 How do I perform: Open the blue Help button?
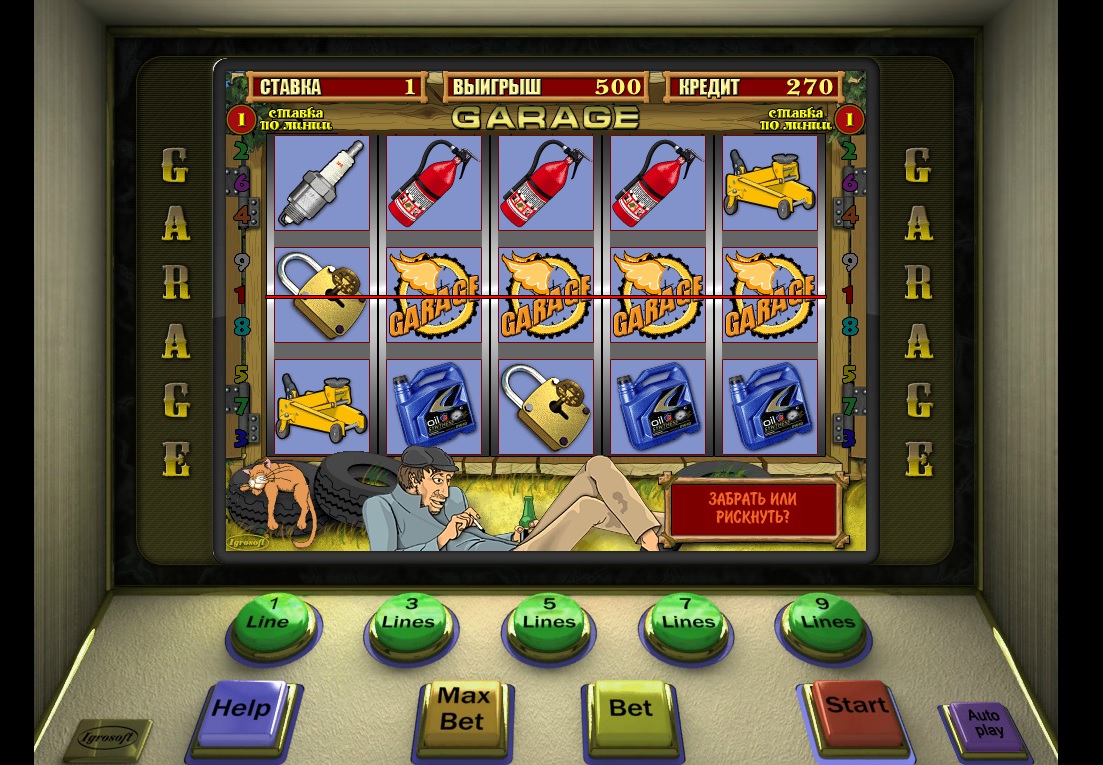243,711
